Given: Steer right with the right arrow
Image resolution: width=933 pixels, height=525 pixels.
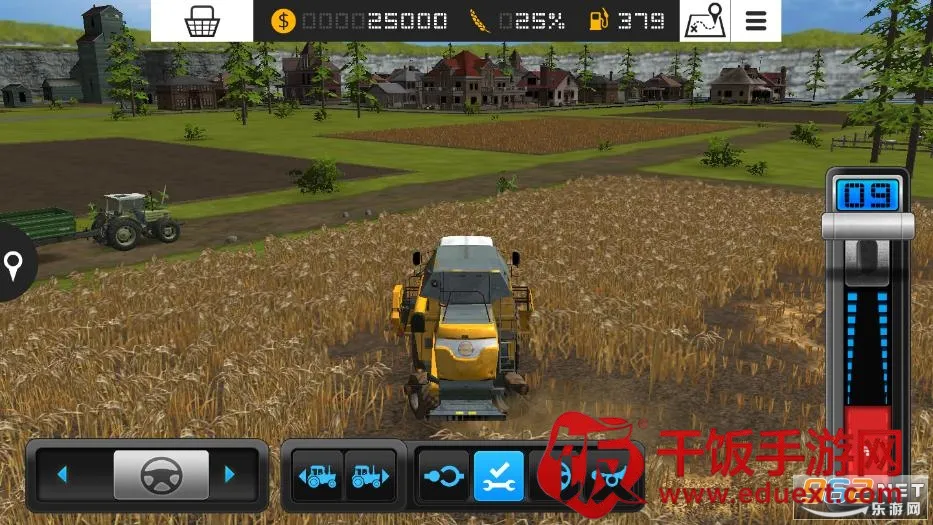Looking at the screenshot, I should [232, 474].
